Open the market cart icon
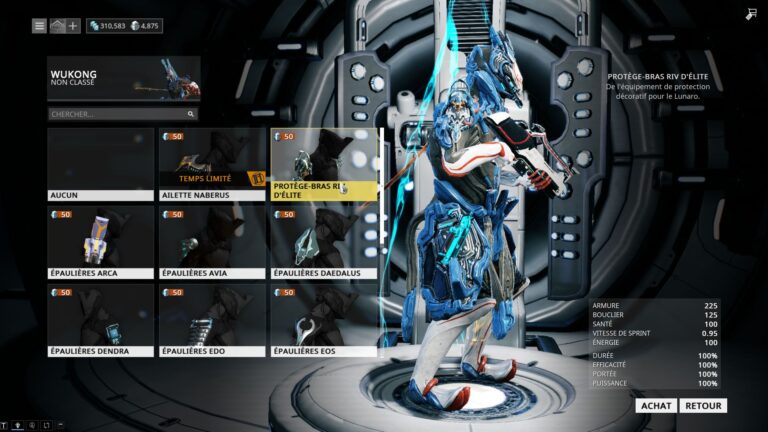Viewport: 768px width, 432px height. click(750, 13)
